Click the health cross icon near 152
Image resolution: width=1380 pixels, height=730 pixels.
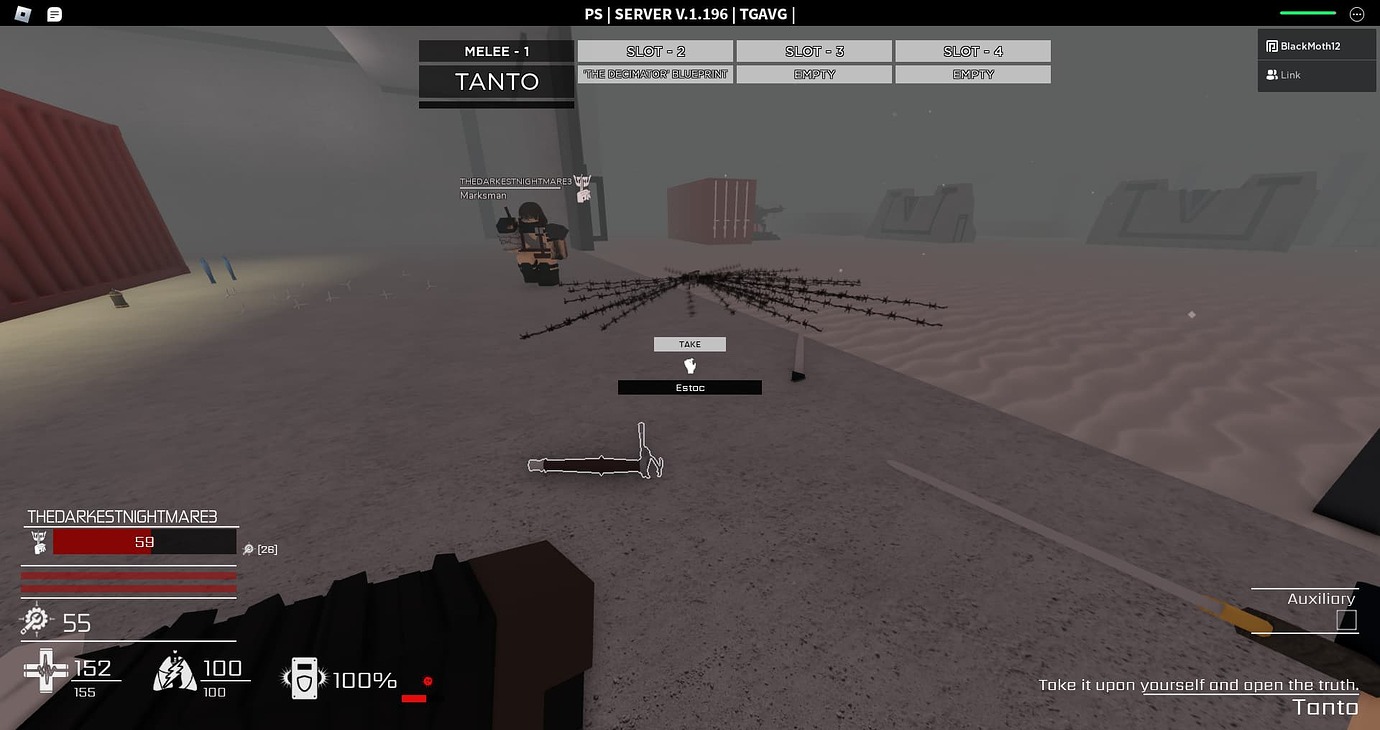[x=46, y=671]
